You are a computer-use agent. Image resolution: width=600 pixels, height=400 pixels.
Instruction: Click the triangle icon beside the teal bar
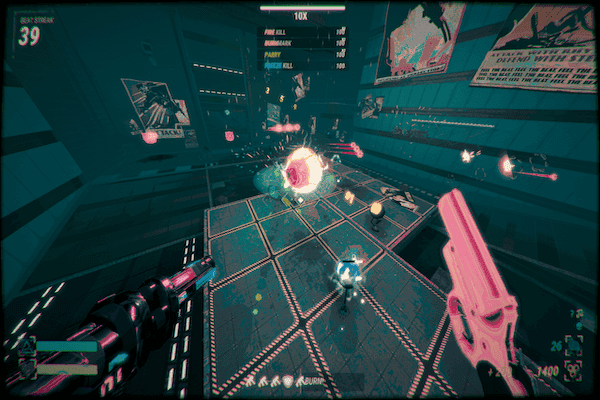26,346
